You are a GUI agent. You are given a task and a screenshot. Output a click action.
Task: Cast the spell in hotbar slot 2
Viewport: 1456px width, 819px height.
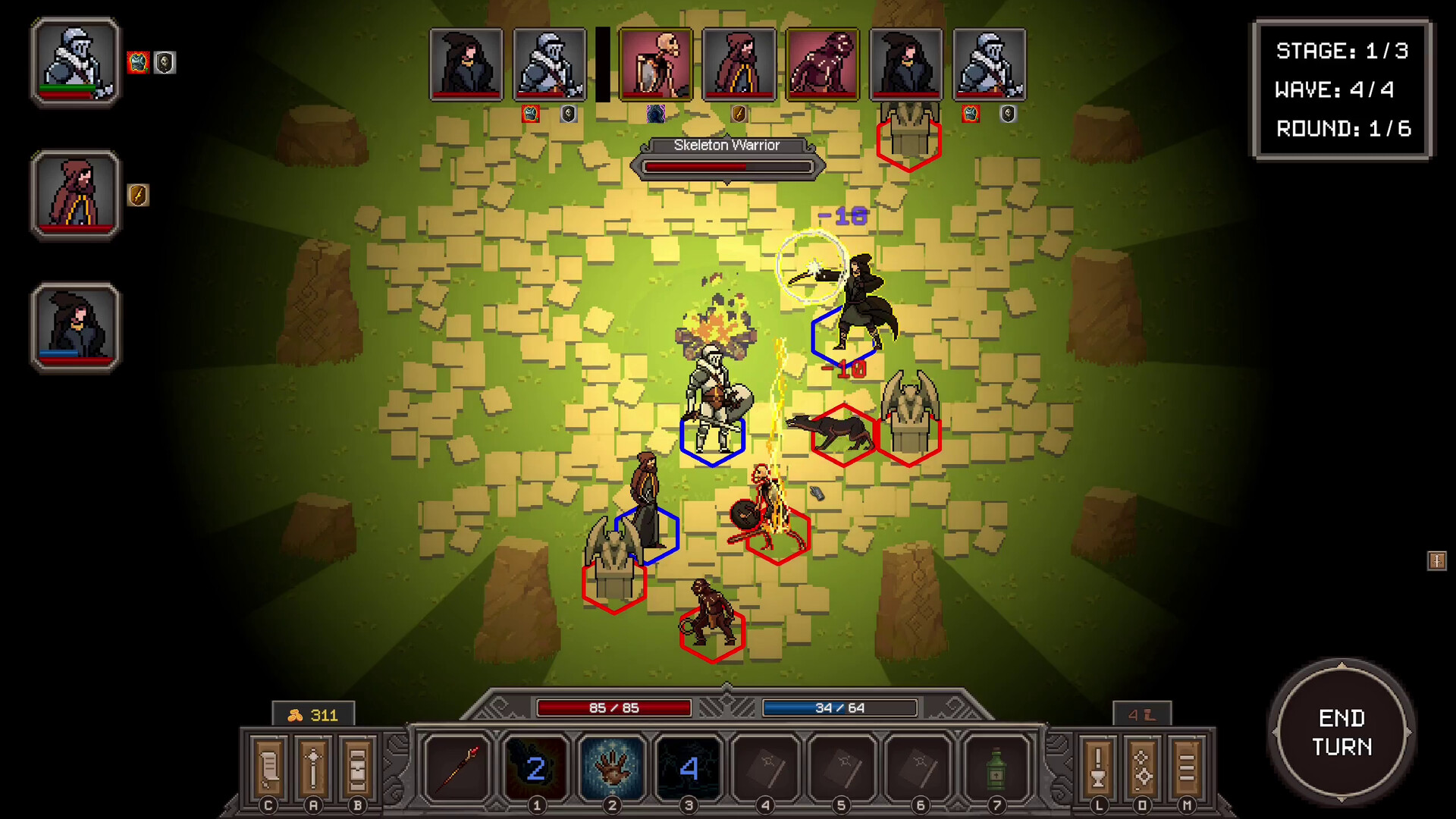pyautogui.click(x=537, y=770)
